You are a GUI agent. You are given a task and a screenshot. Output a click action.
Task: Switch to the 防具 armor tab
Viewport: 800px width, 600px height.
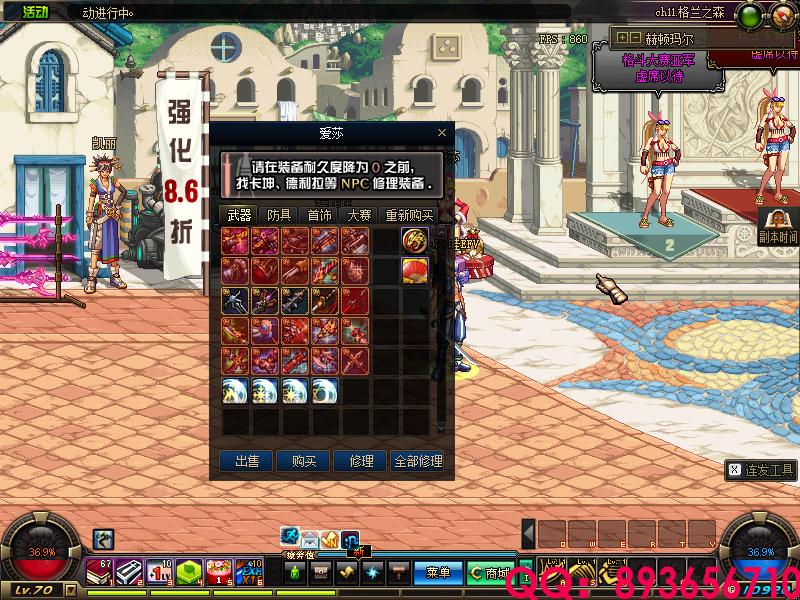click(279, 215)
